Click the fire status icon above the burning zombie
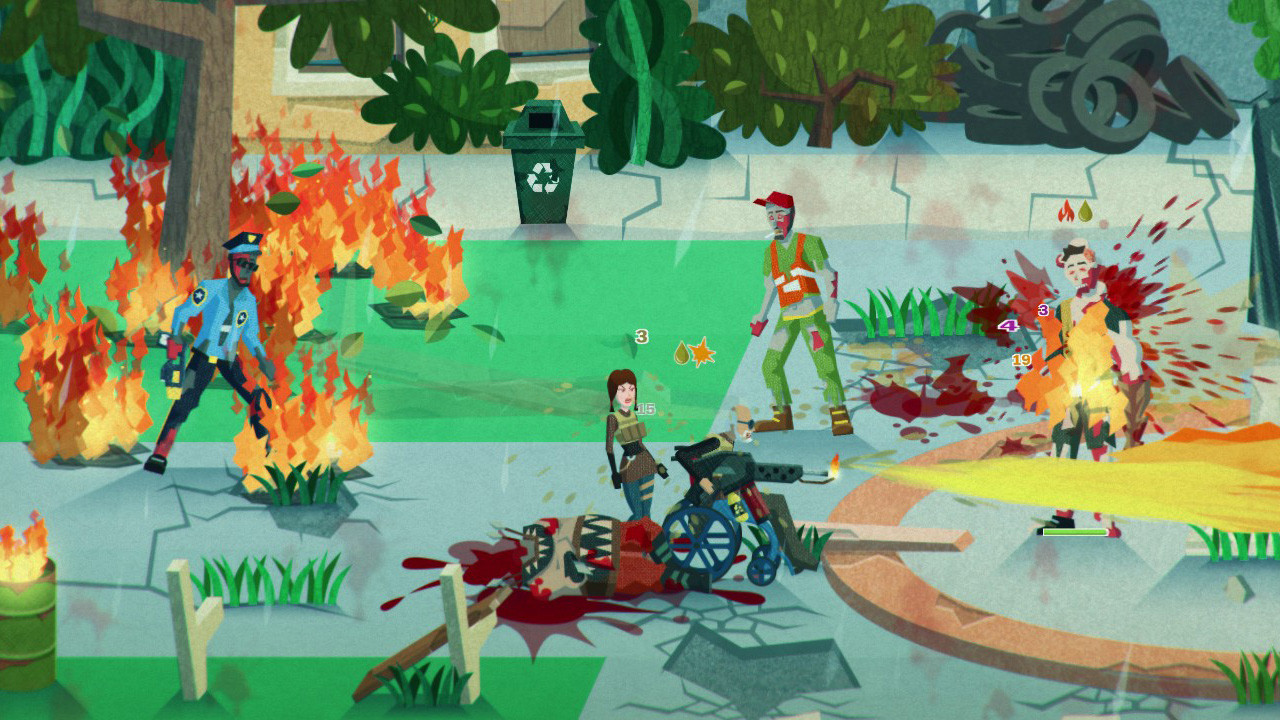The image size is (1280, 720). pos(1065,213)
